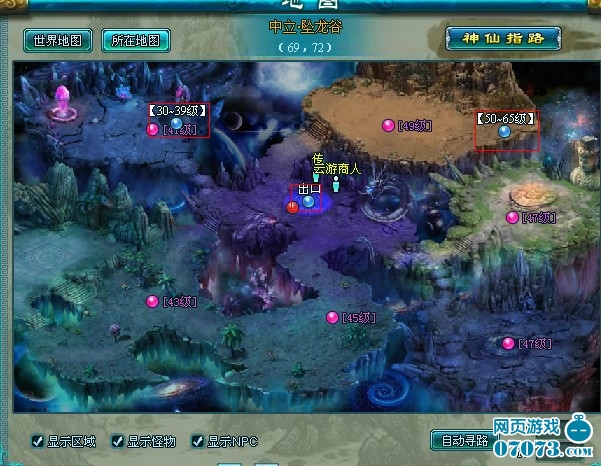Pick the 云游商人 NPC marker

click(x=337, y=183)
